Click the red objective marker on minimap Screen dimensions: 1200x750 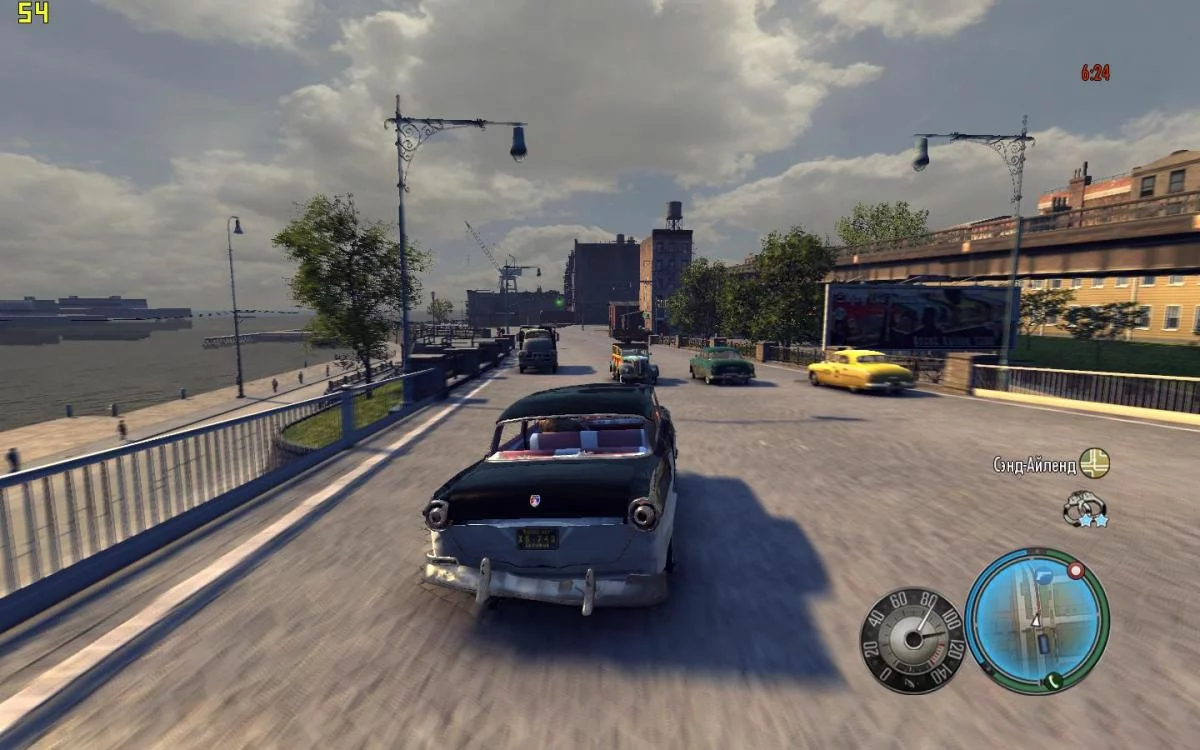coord(1076,571)
